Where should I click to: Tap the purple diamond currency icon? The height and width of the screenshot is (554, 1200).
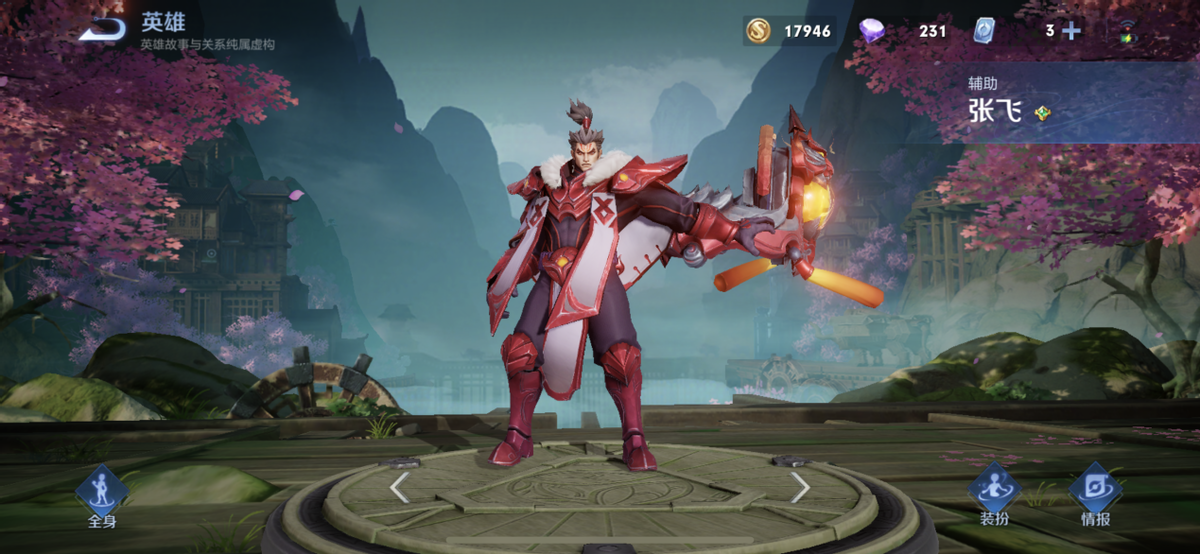(x=872, y=31)
